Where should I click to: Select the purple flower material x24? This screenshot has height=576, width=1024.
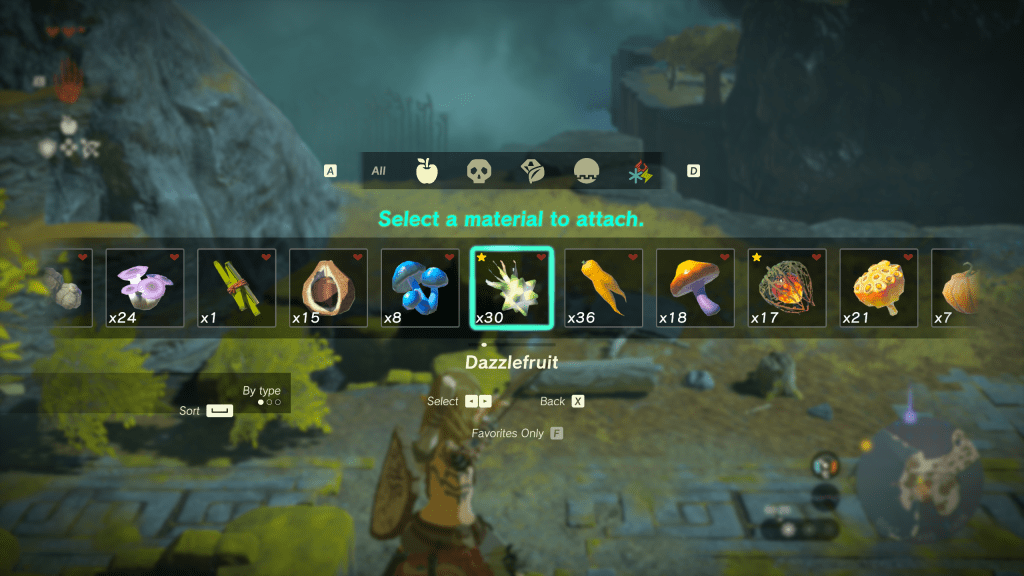click(x=145, y=288)
